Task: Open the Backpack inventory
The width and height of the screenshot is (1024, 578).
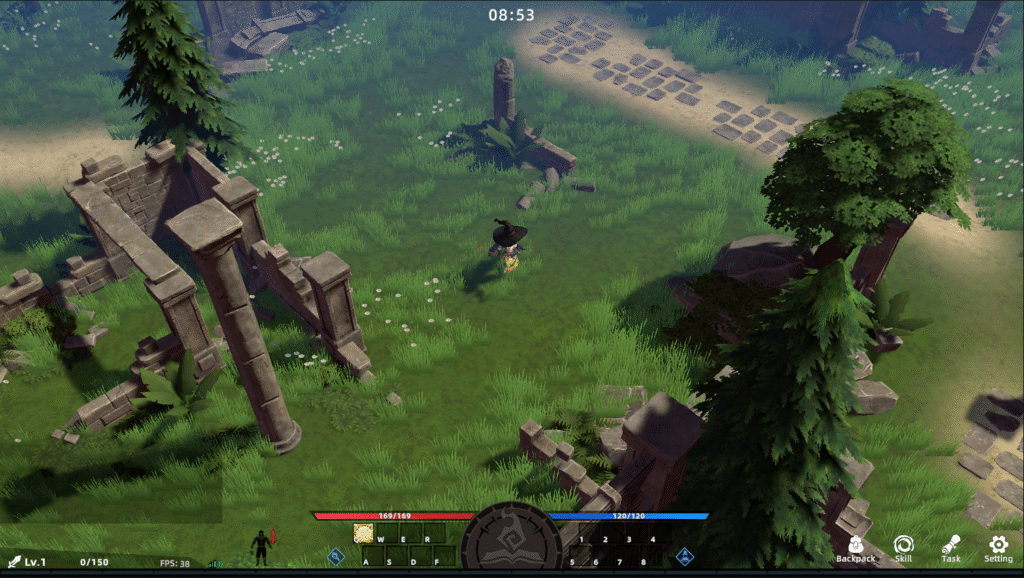Action: click(x=855, y=547)
